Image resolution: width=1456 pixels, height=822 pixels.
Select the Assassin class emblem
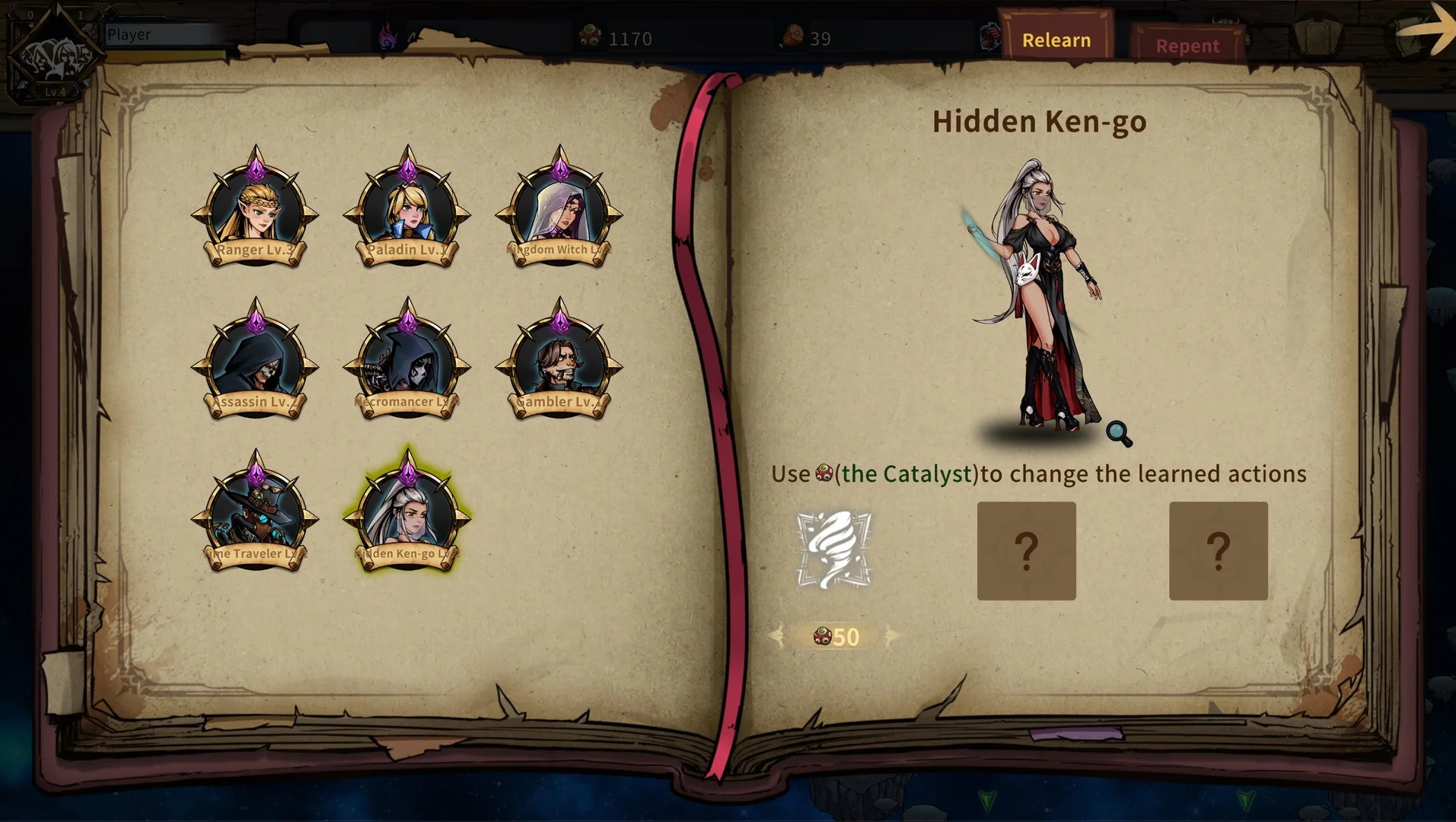tap(255, 362)
